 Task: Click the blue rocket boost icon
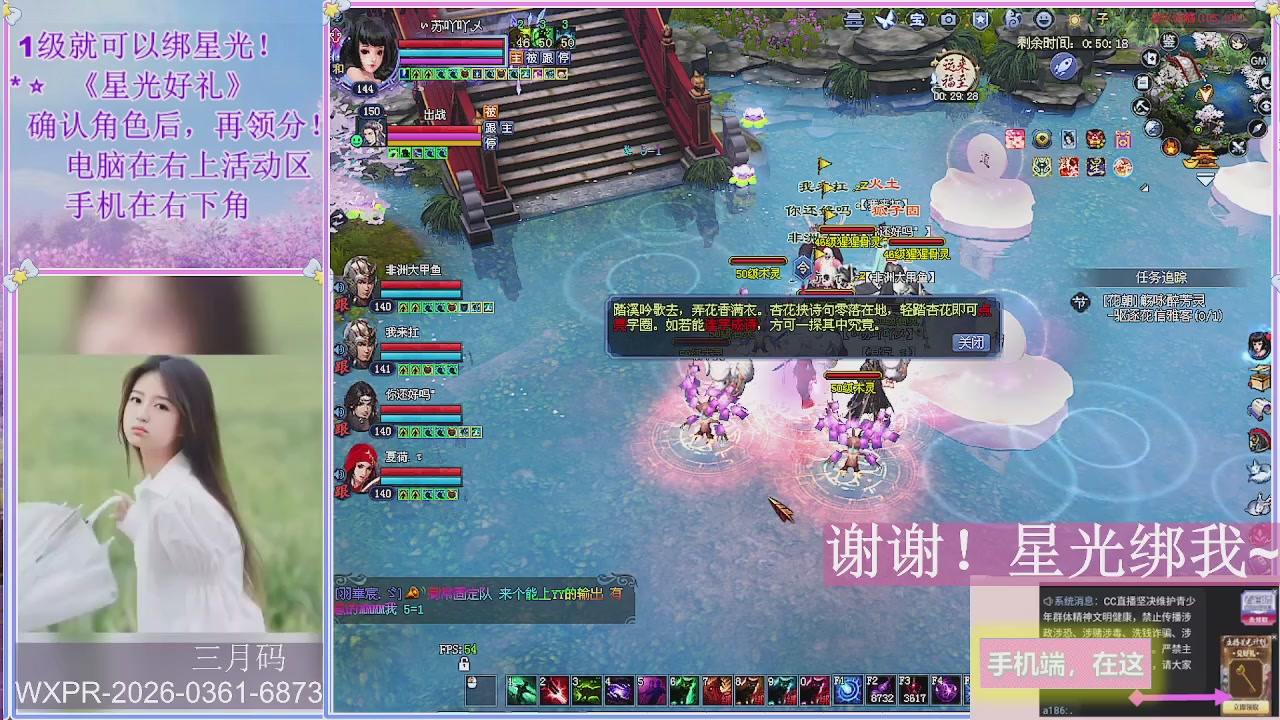[1063, 67]
